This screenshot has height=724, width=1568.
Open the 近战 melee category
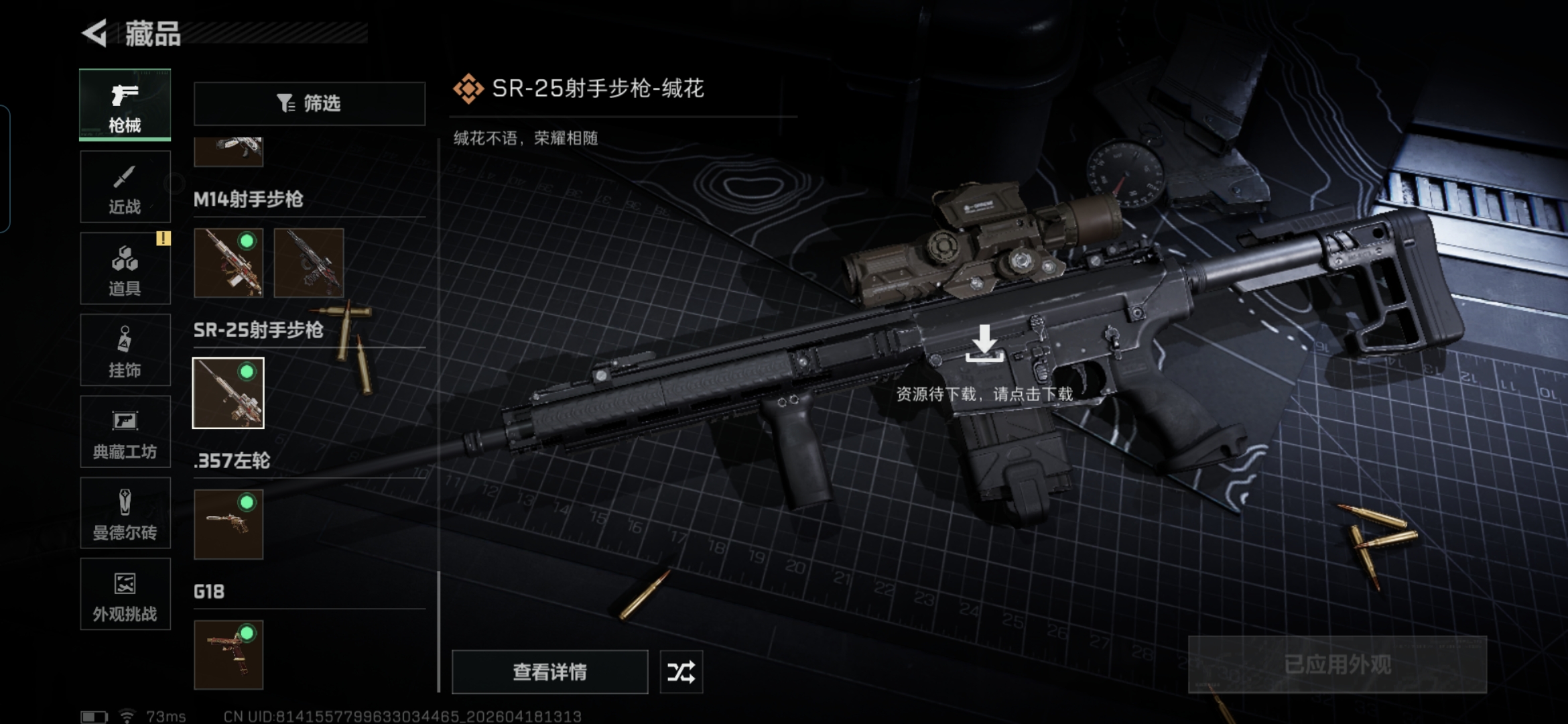(125, 187)
